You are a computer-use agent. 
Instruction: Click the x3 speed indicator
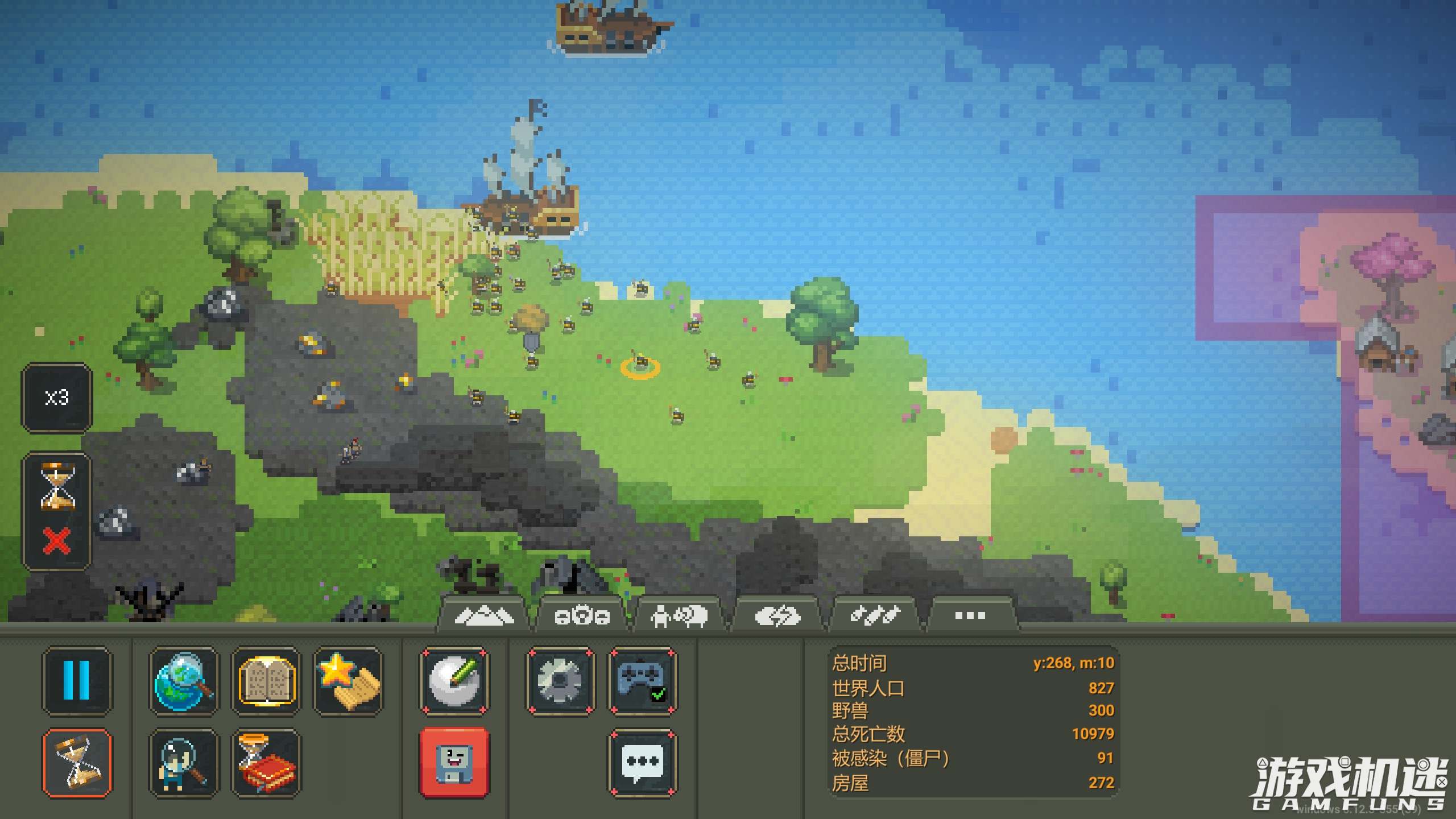(x=57, y=398)
